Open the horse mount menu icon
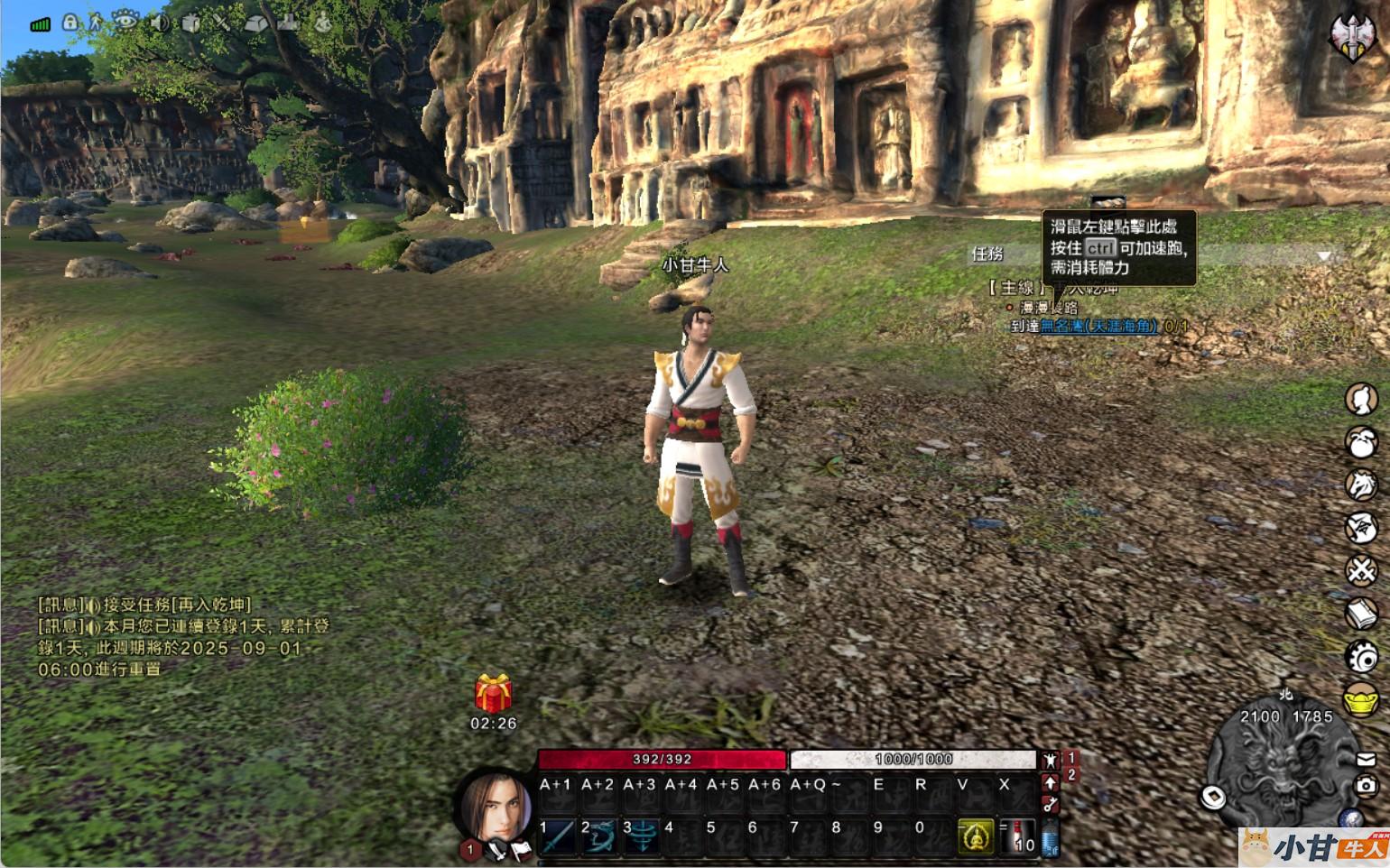1390x868 pixels. (1361, 485)
